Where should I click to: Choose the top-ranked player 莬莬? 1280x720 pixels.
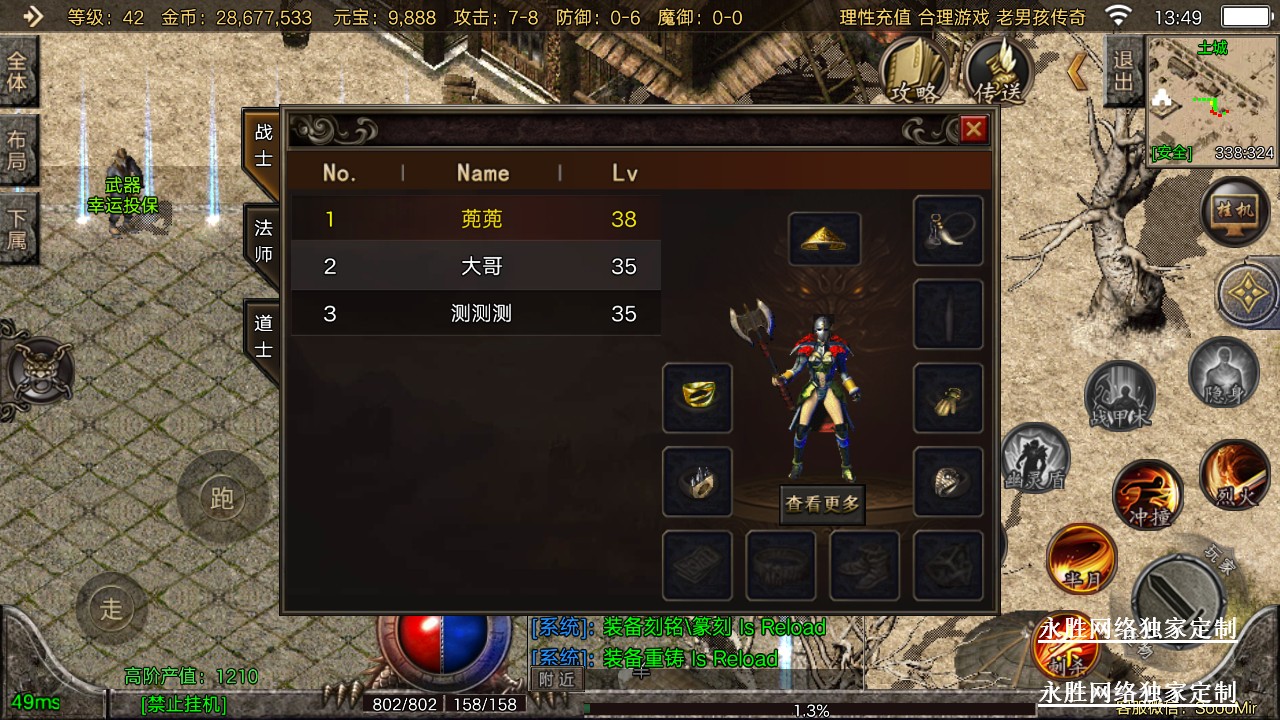point(476,219)
